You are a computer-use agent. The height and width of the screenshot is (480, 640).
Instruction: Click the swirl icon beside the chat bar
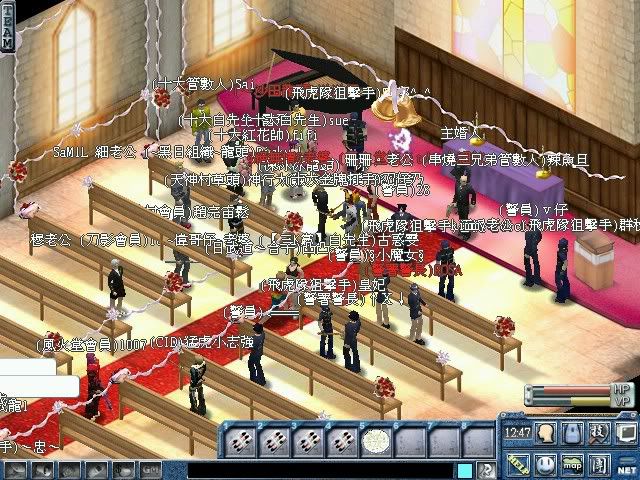tap(485, 469)
